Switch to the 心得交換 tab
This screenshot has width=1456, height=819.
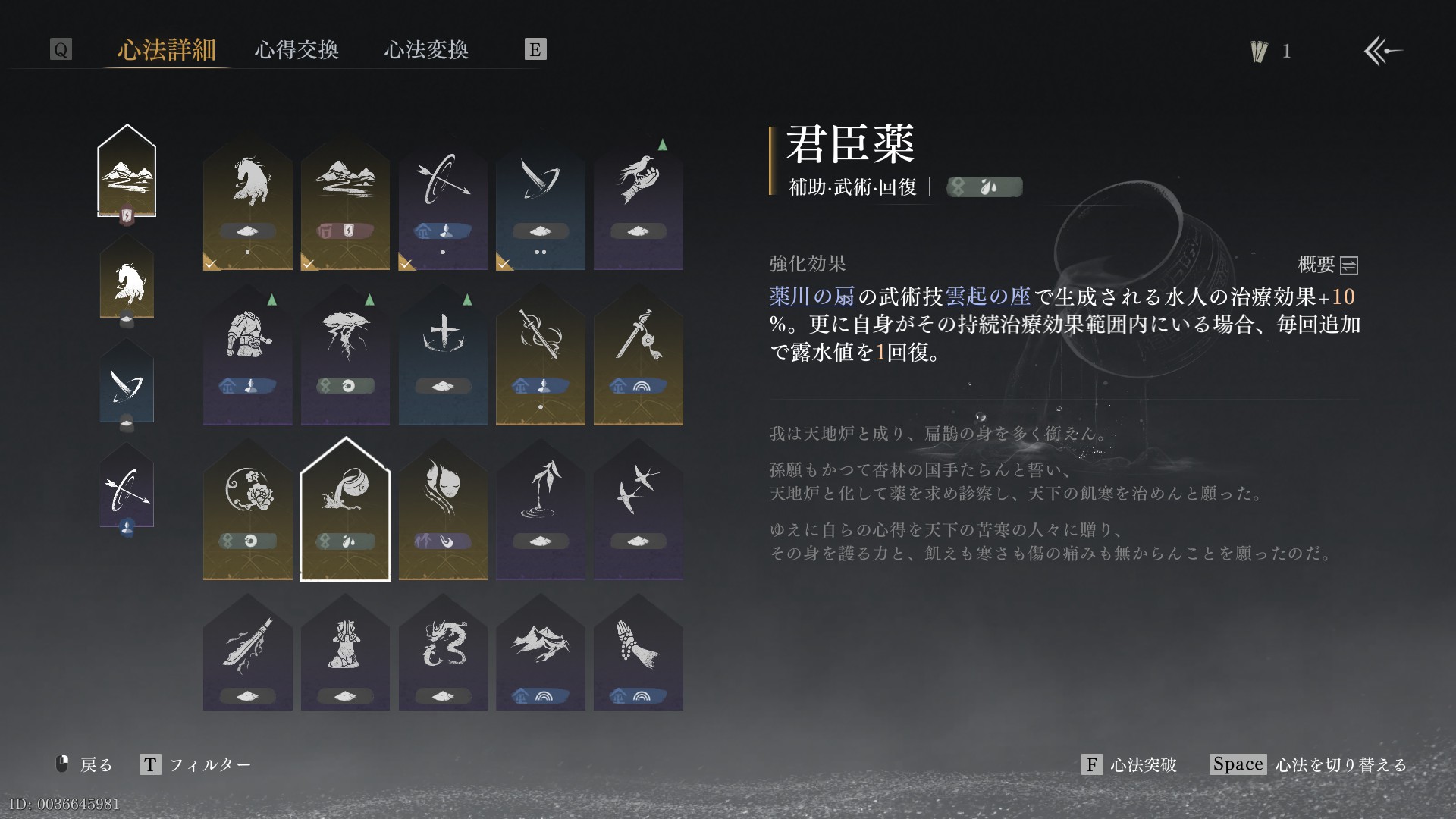click(x=297, y=50)
